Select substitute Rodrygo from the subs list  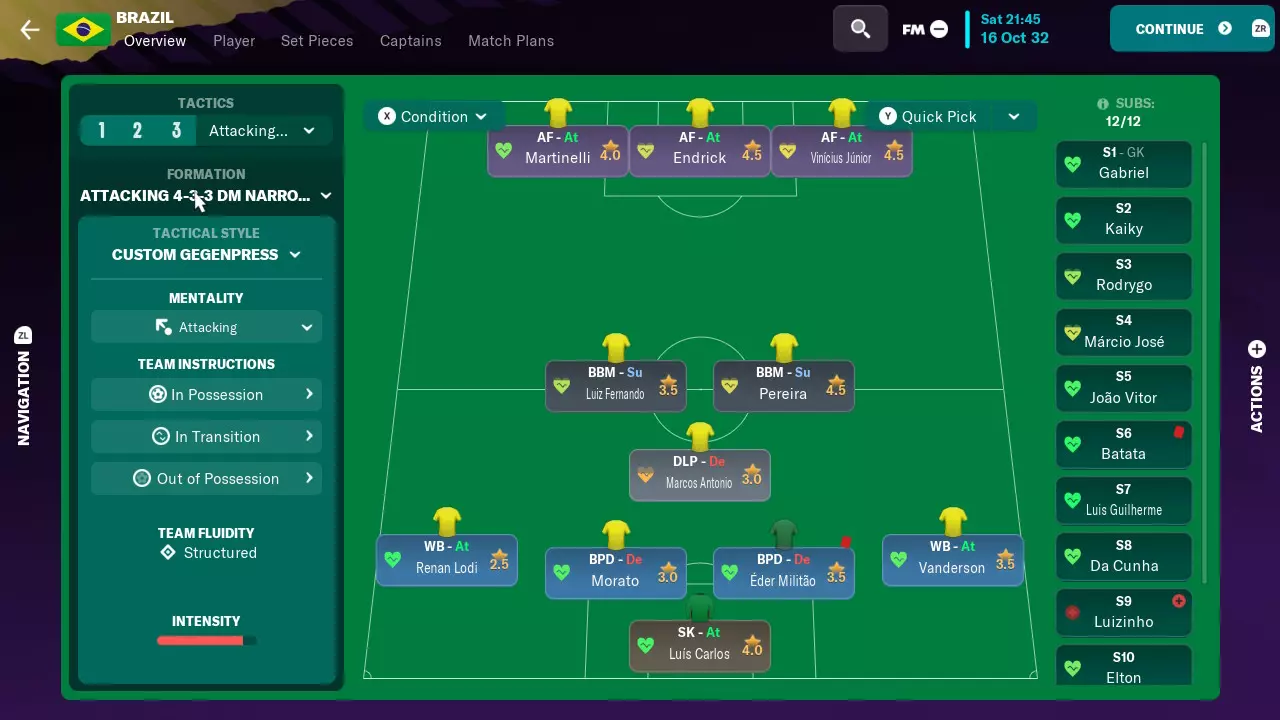[1123, 276]
